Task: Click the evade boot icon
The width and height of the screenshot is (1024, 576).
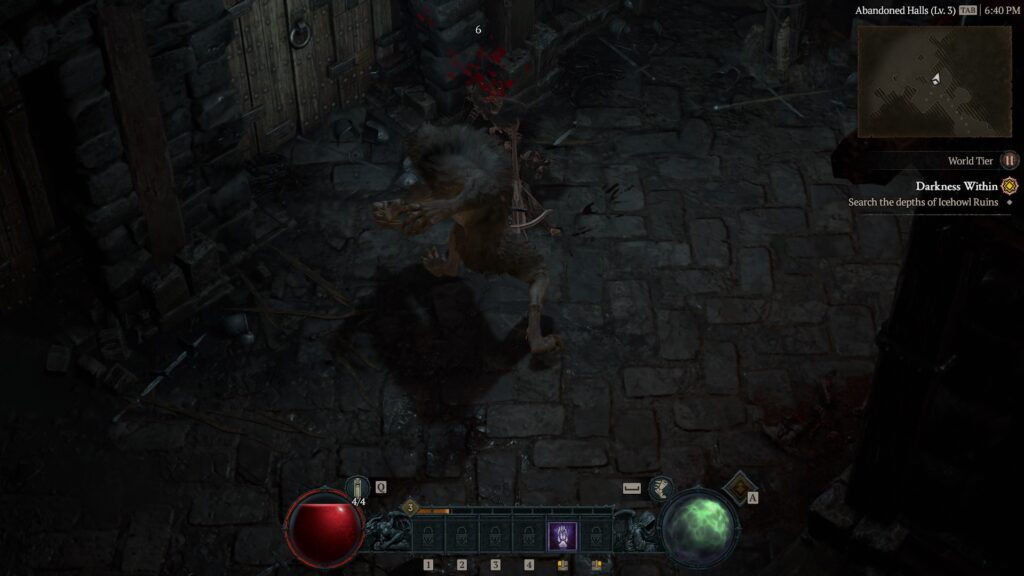Action: coord(659,488)
